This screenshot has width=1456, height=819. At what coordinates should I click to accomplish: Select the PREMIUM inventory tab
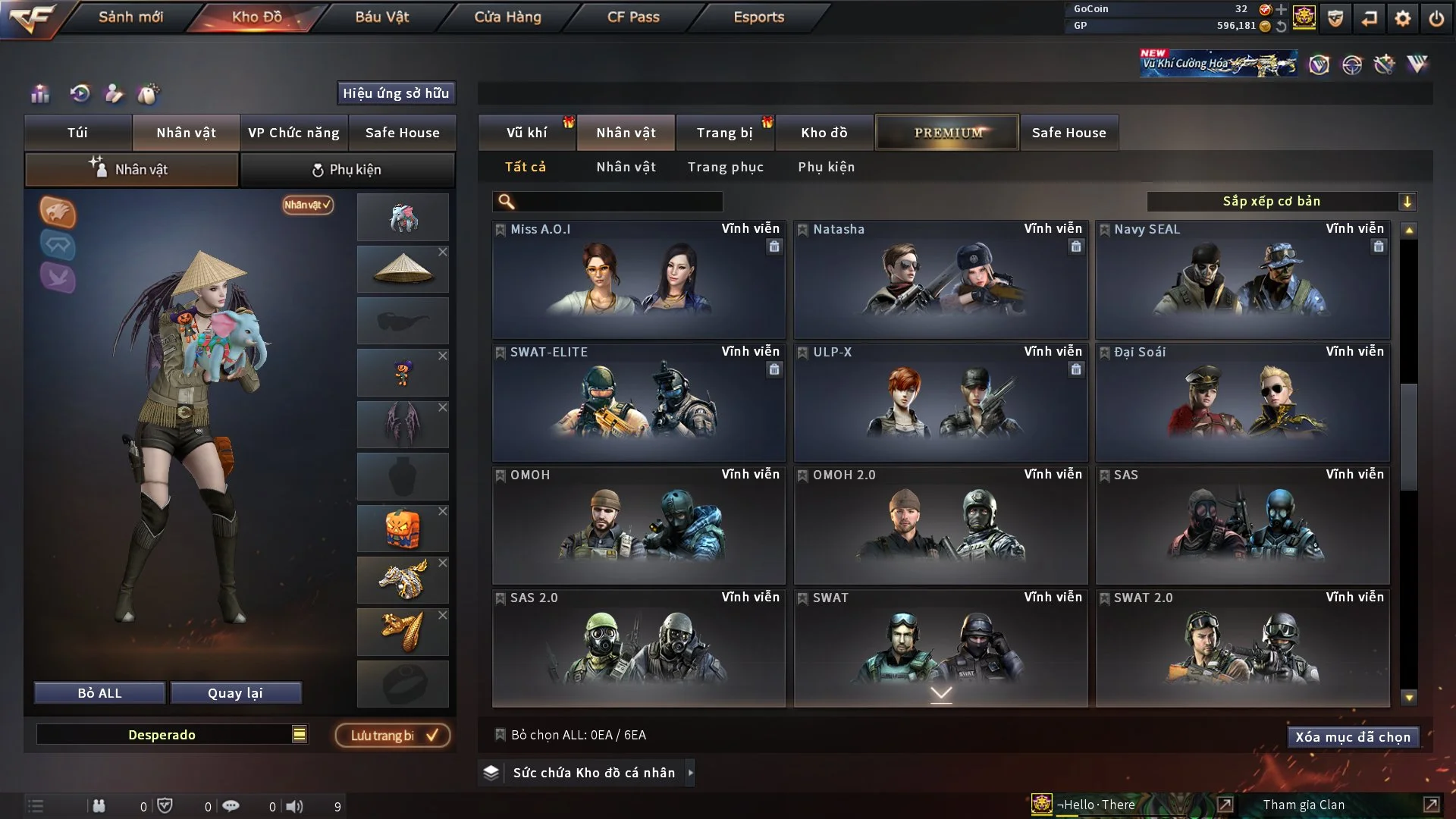pyautogui.click(x=947, y=133)
